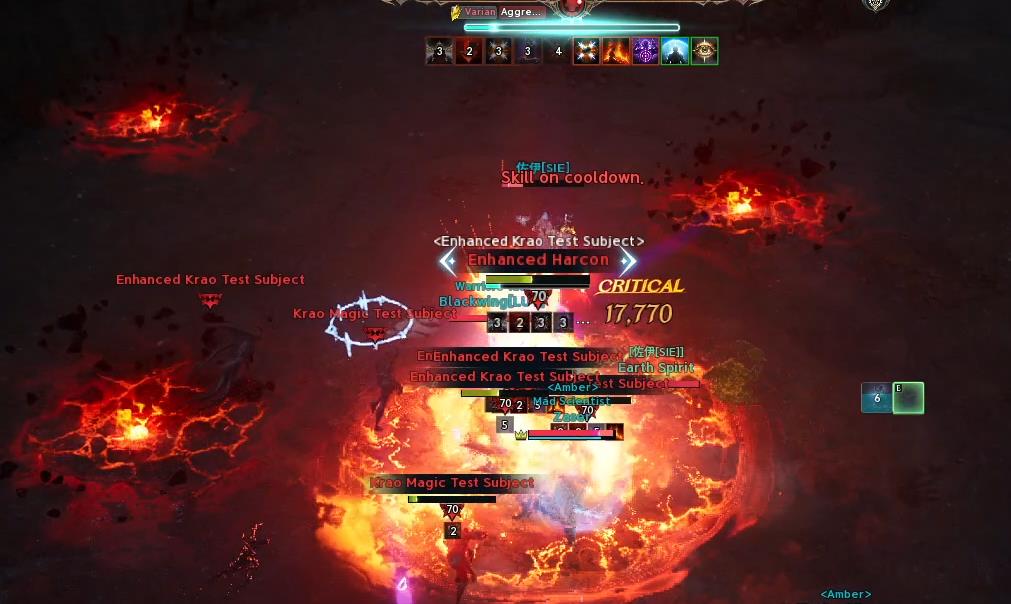The width and height of the screenshot is (1011, 604).
Task: Click the blue glowing figure buff icon
Action: click(x=675, y=51)
